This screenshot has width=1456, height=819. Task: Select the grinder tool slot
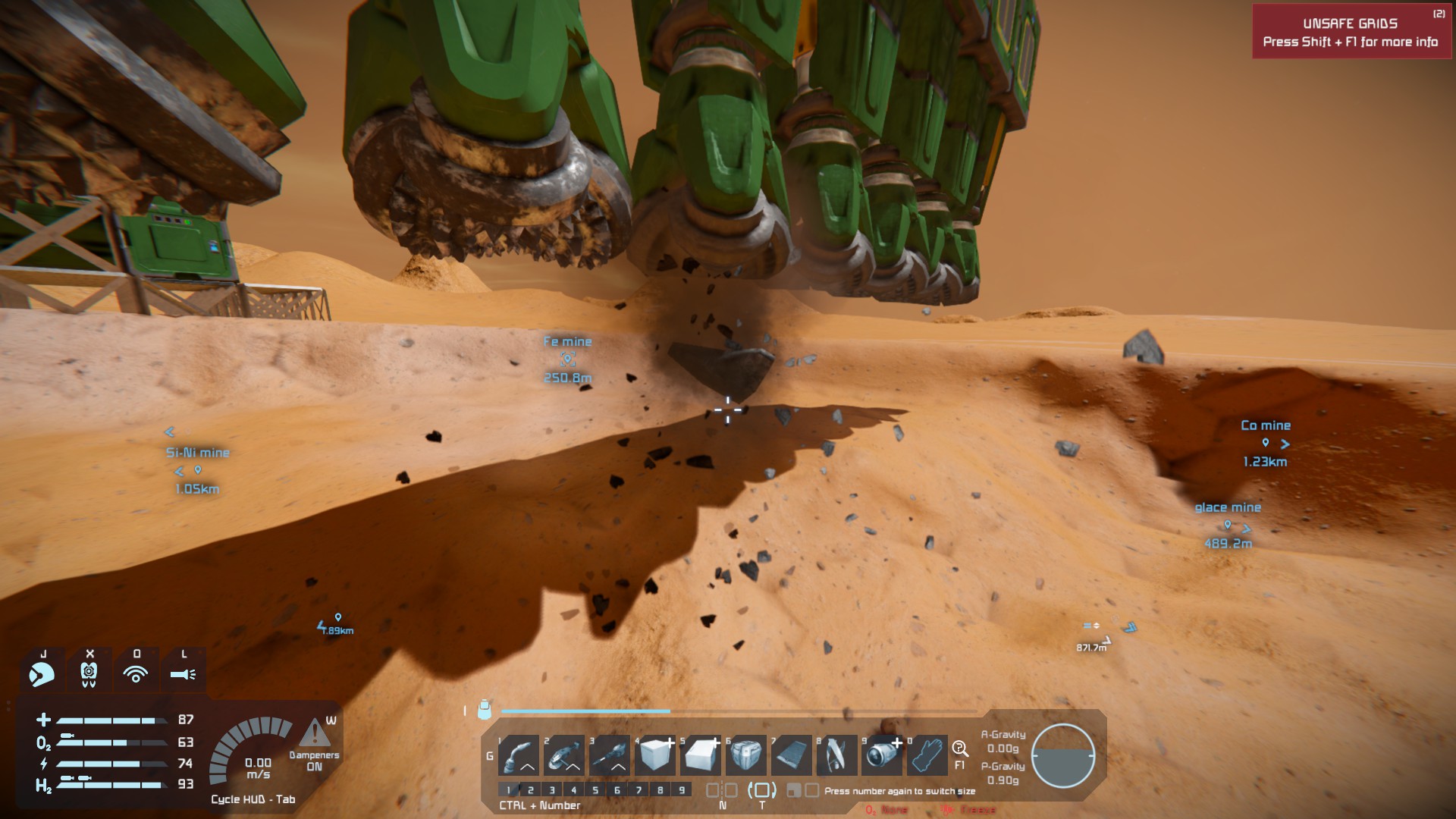point(565,755)
